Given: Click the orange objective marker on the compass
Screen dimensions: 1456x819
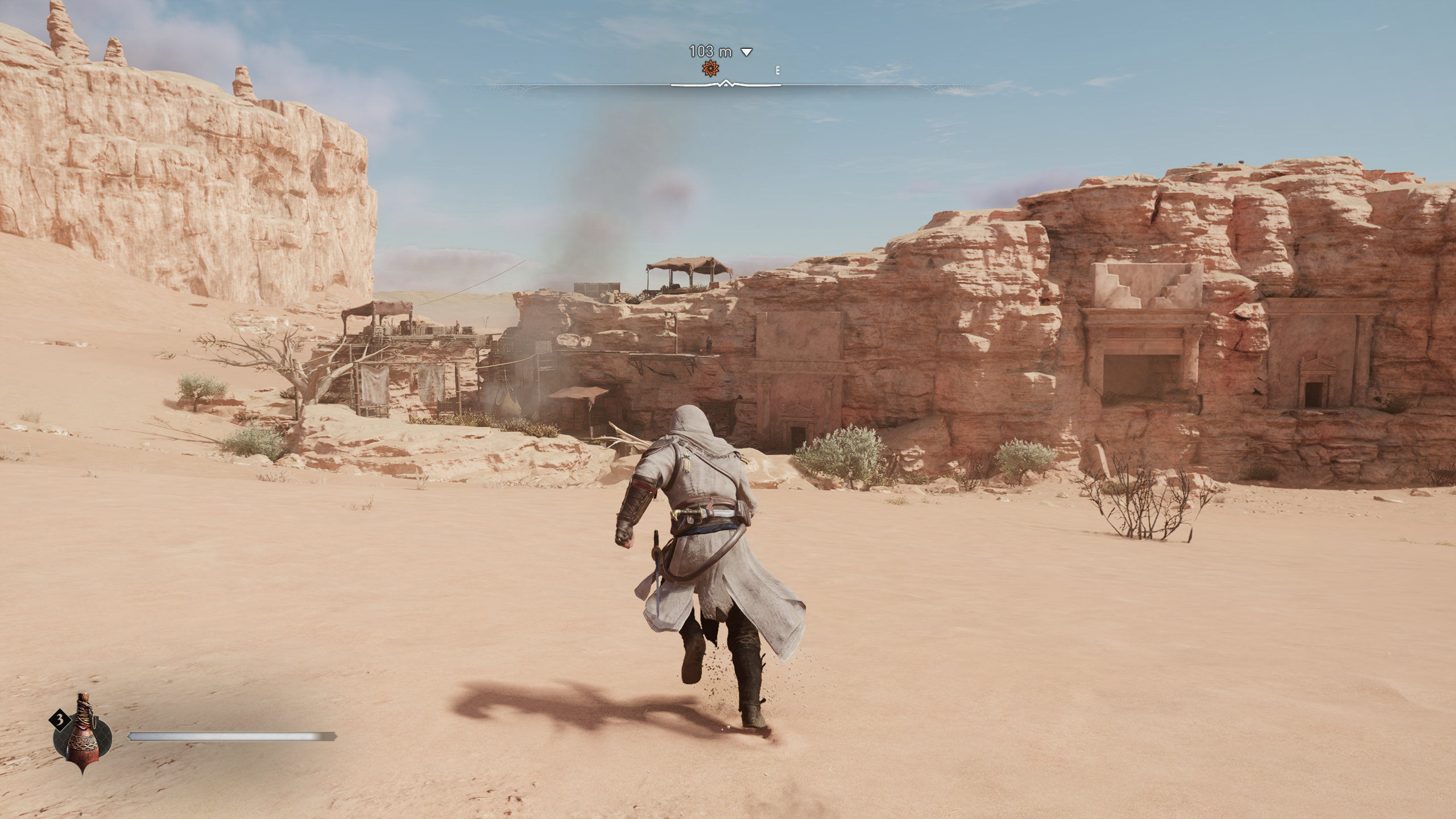Looking at the screenshot, I should coord(710,69).
